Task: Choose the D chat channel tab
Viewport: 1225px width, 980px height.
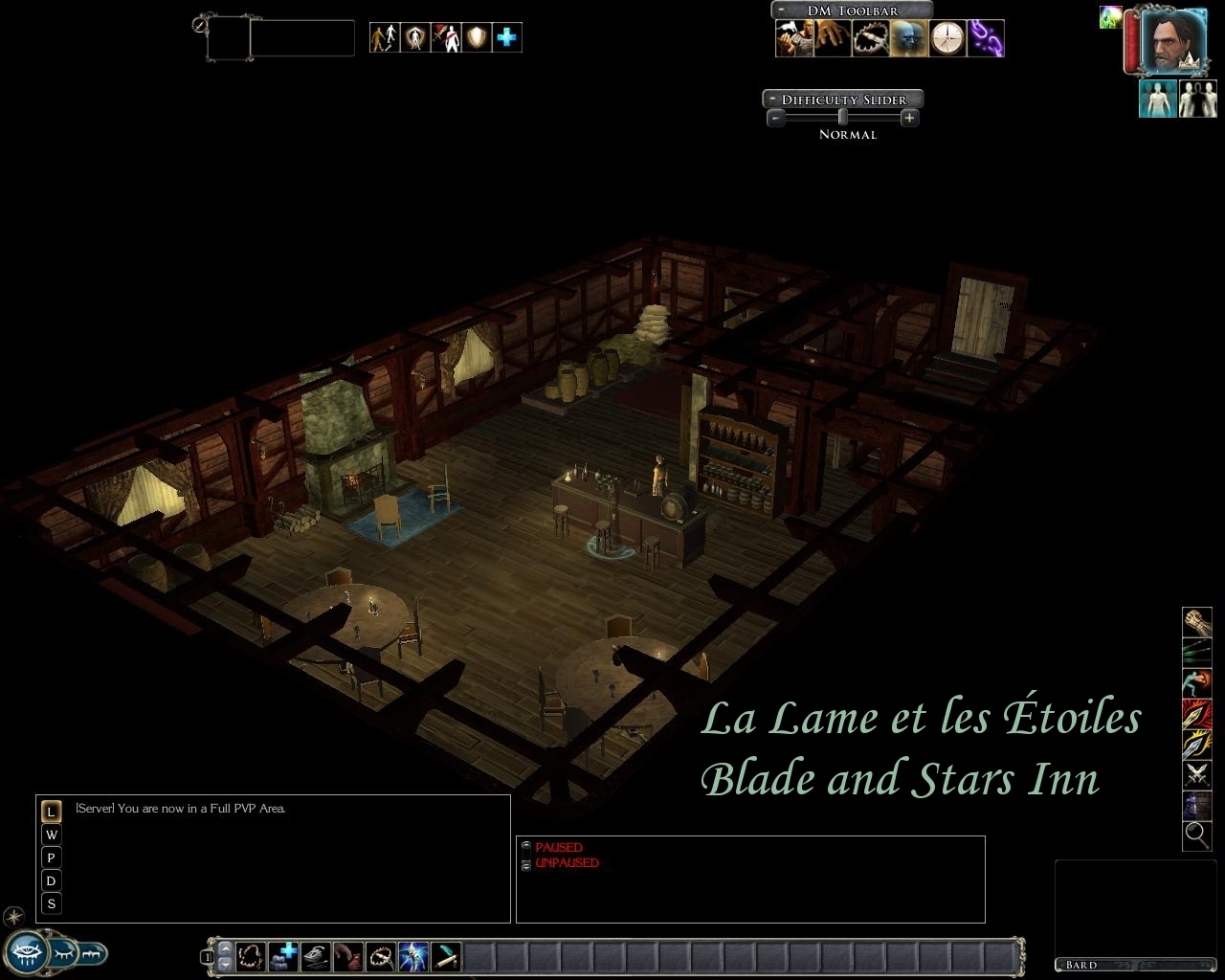Action: click(x=52, y=880)
